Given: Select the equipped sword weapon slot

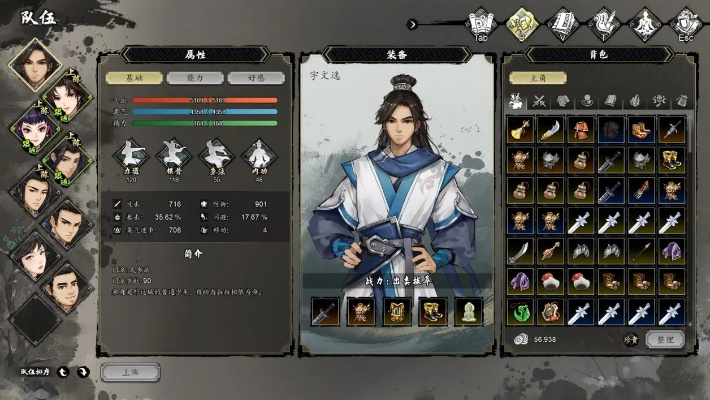Looking at the screenshot, I should click(325, 312).
